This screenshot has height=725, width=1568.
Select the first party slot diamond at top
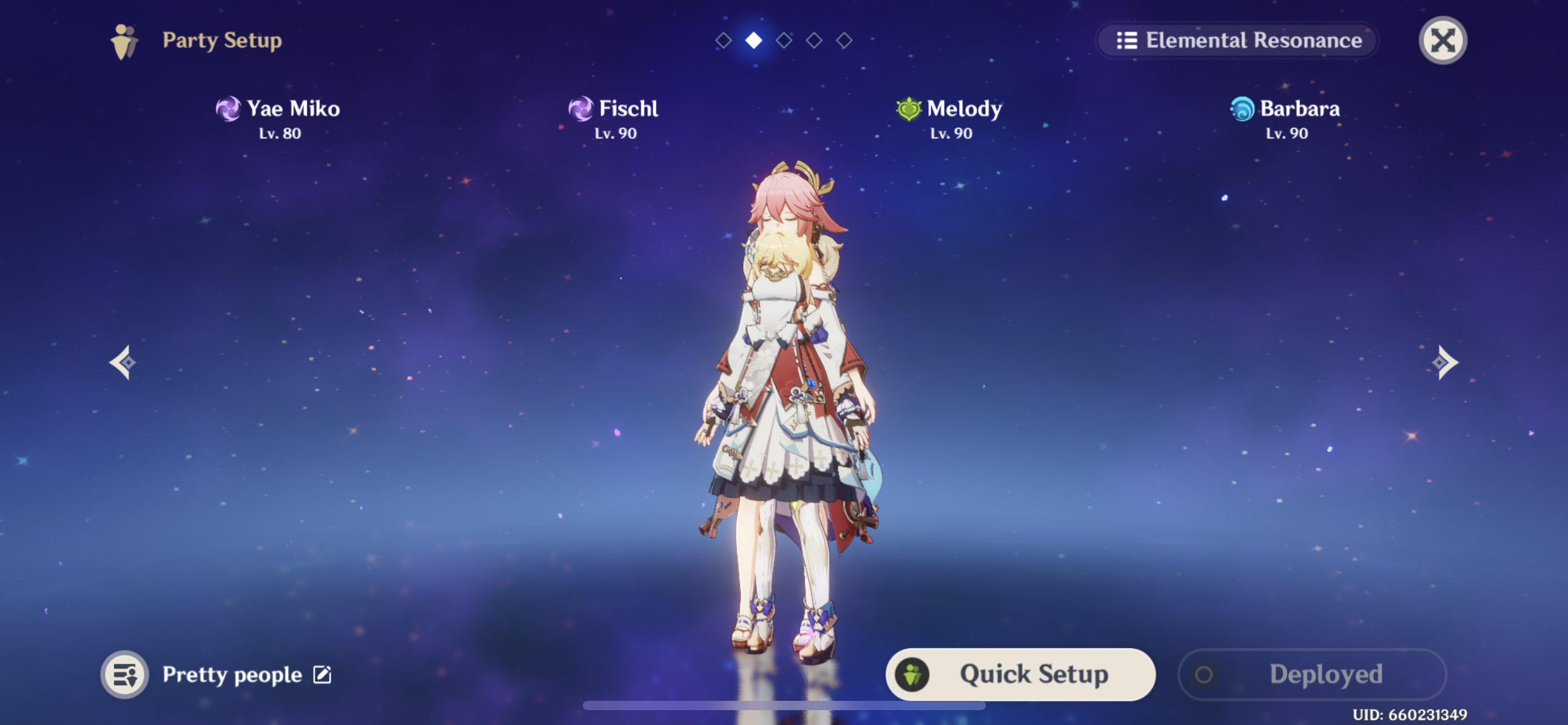[x=722, y=41]
